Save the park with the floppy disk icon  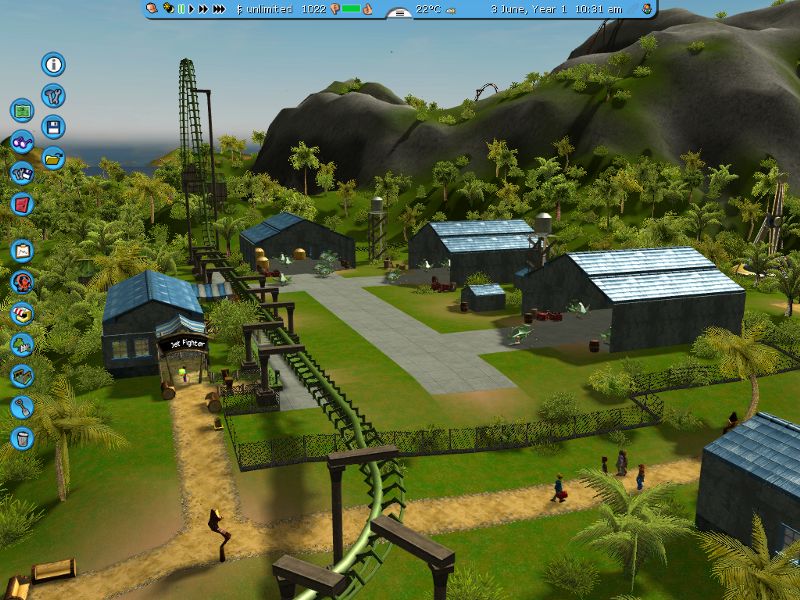tap(53, 127)
